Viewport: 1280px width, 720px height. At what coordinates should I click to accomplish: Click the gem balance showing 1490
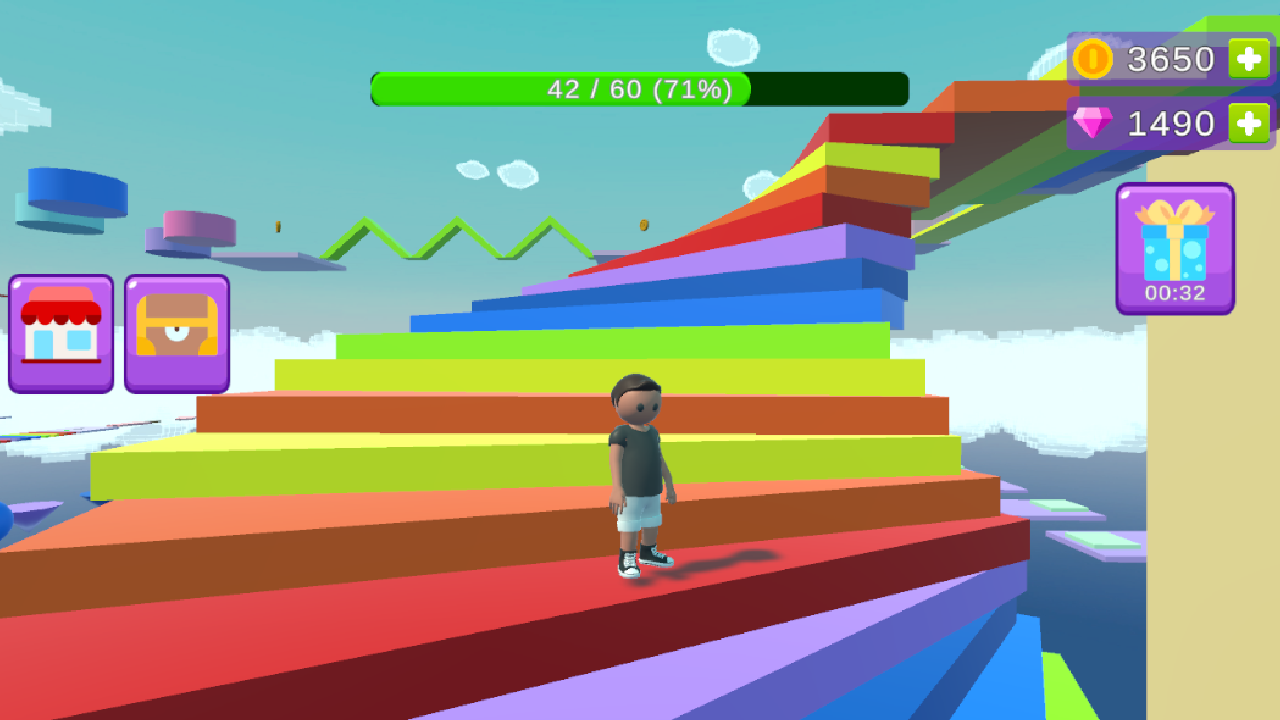point(1172,122)
